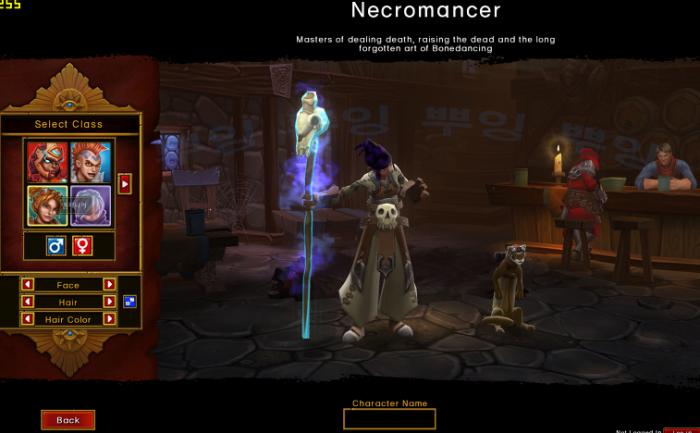Click the Character Name text field
700x433 pixels.
tap(389, 419)
